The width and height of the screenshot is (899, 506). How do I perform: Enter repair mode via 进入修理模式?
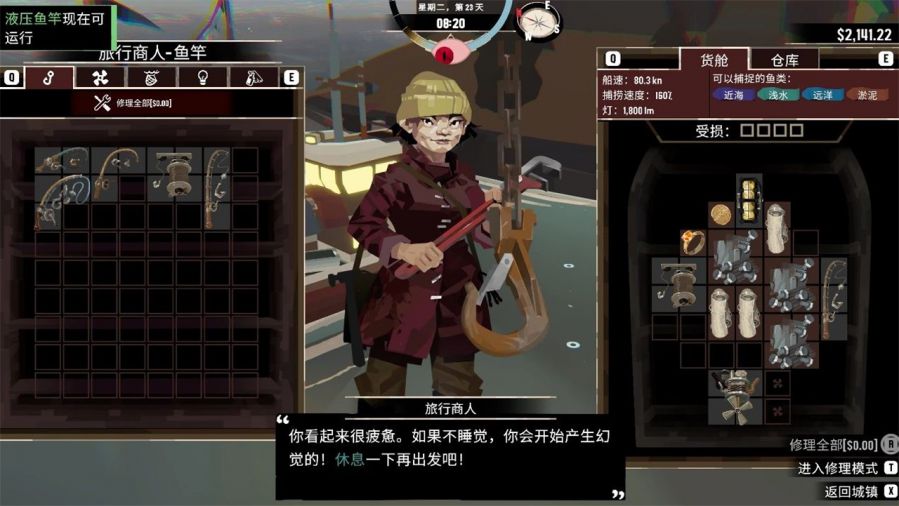click(838, 468)
